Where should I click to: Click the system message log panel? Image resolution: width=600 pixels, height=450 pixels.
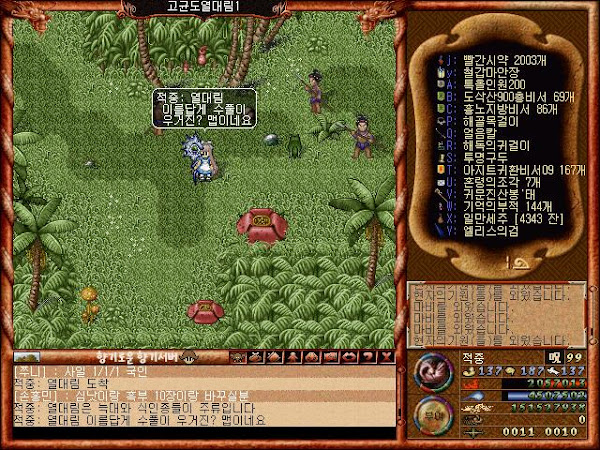pos(497,314)
